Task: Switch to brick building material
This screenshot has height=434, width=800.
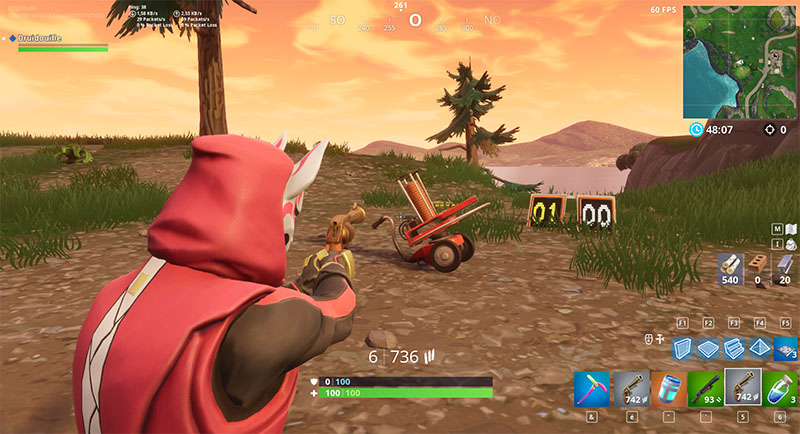Action: click(x=757, y=267)
